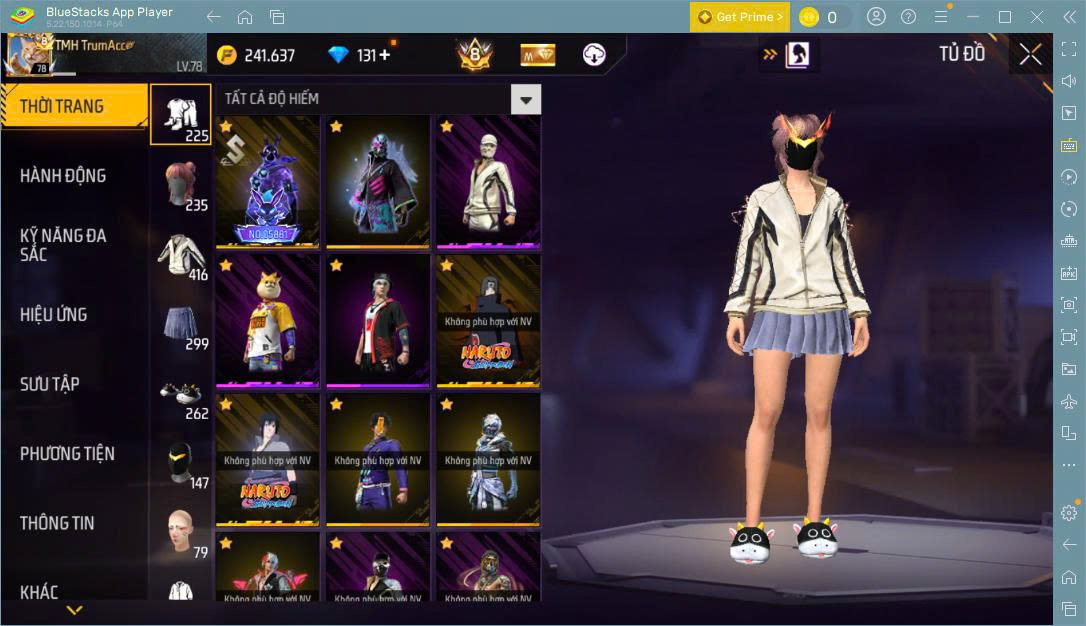Select the cow slippers shoes subcategory
The height and width of the screenshot is (626, 1086).
pos(182,395)
